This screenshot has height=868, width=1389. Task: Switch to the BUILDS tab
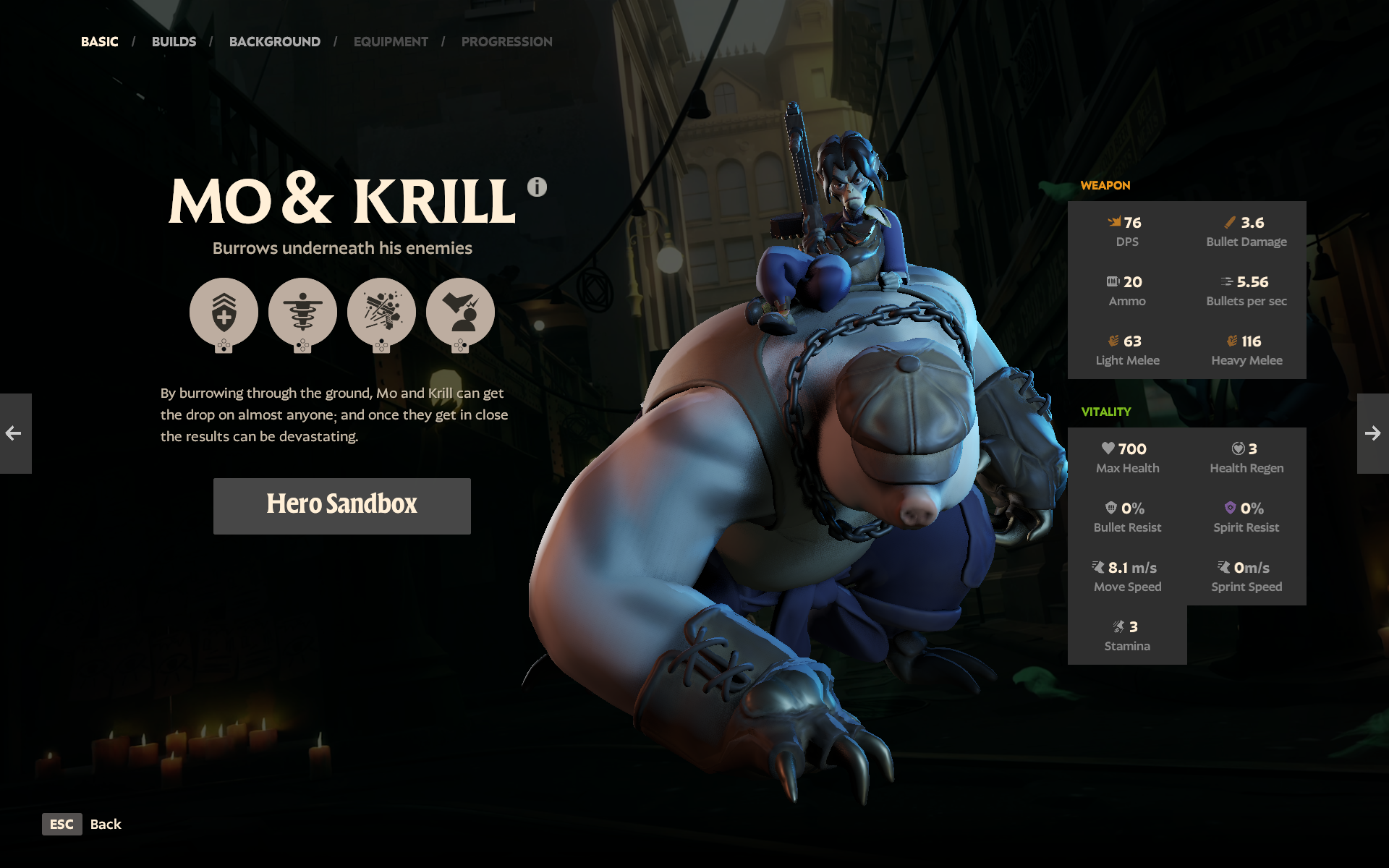pos(174,41)
